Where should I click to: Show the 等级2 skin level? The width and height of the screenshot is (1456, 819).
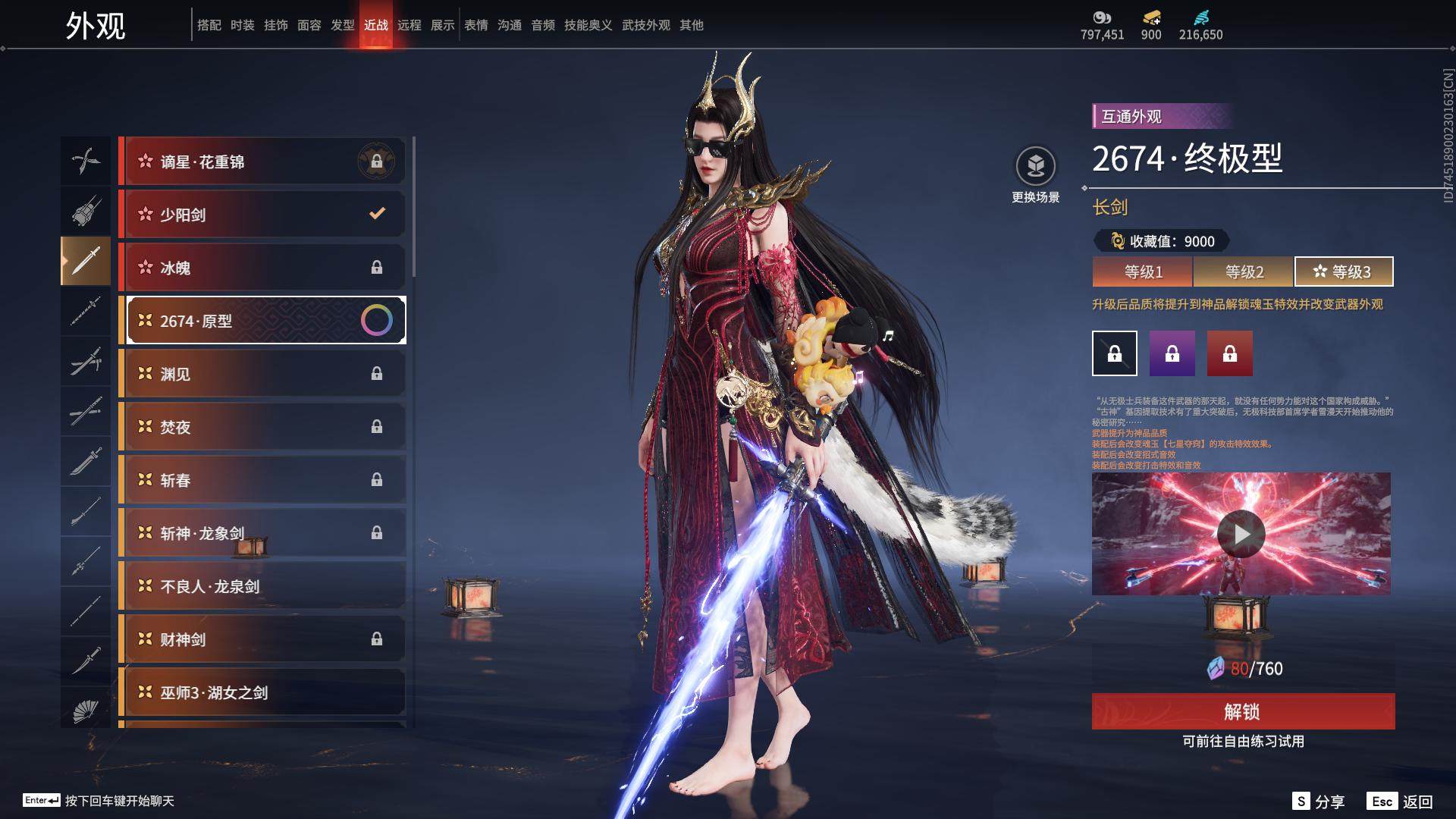pyautogui.click(x=1244, y=271)
